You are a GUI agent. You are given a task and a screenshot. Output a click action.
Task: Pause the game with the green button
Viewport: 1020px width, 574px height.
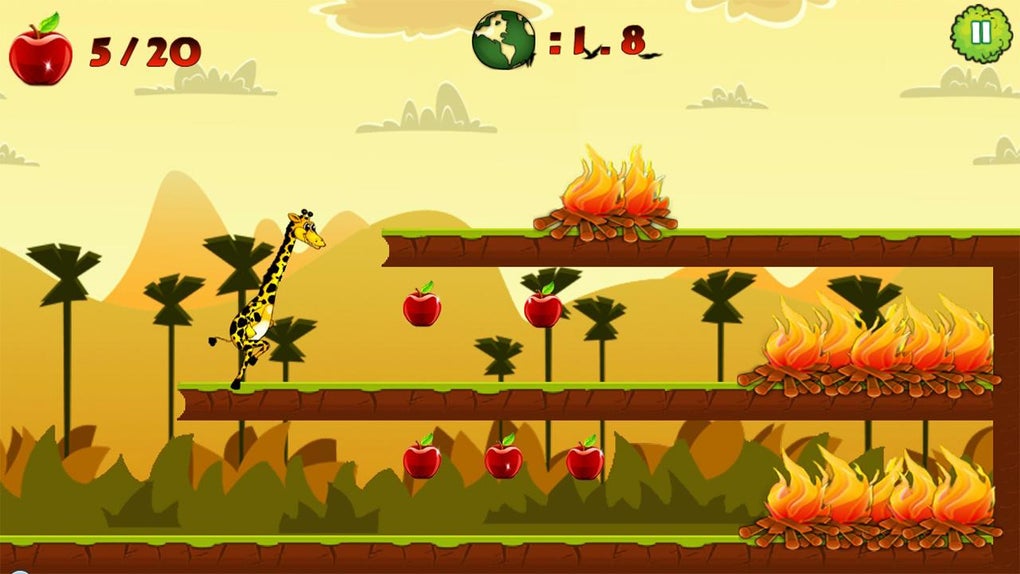(981, 34)
